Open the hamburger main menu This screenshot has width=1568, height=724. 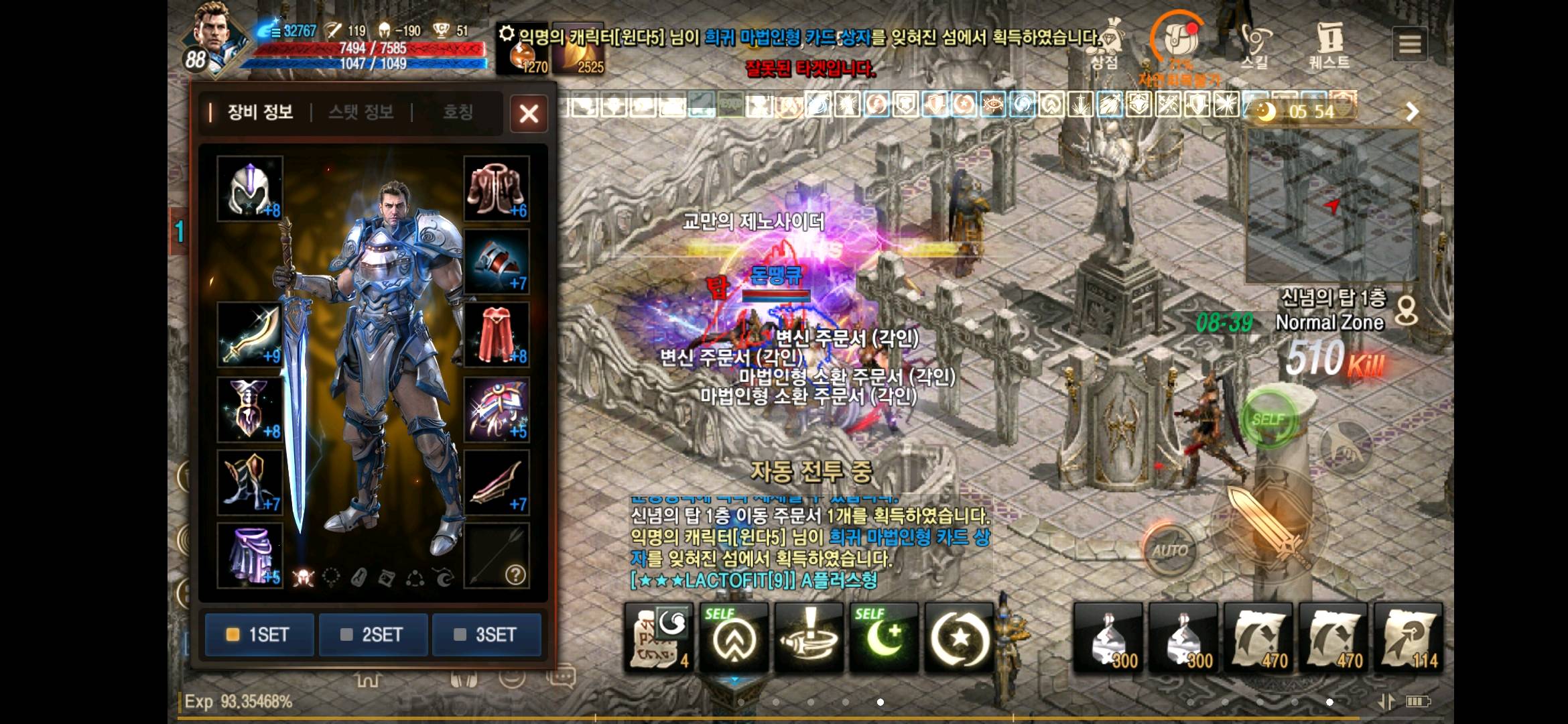(1410, 44)
